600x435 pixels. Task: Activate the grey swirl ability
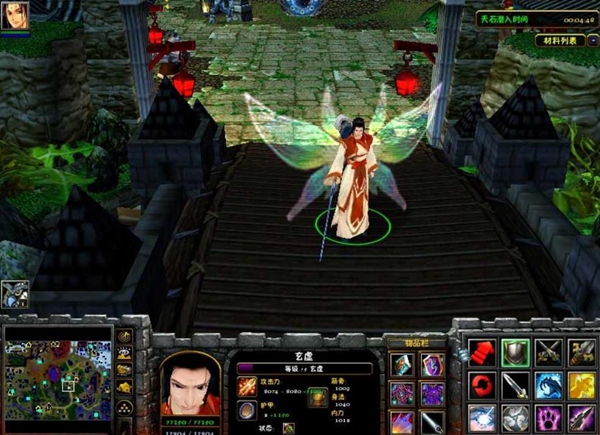(x=516, y=417)
